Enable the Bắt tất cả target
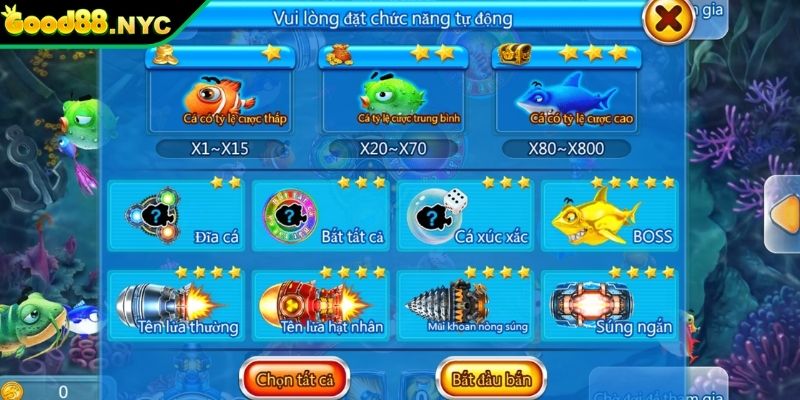This screenshot has height=400, width=800. coord(319,217)
